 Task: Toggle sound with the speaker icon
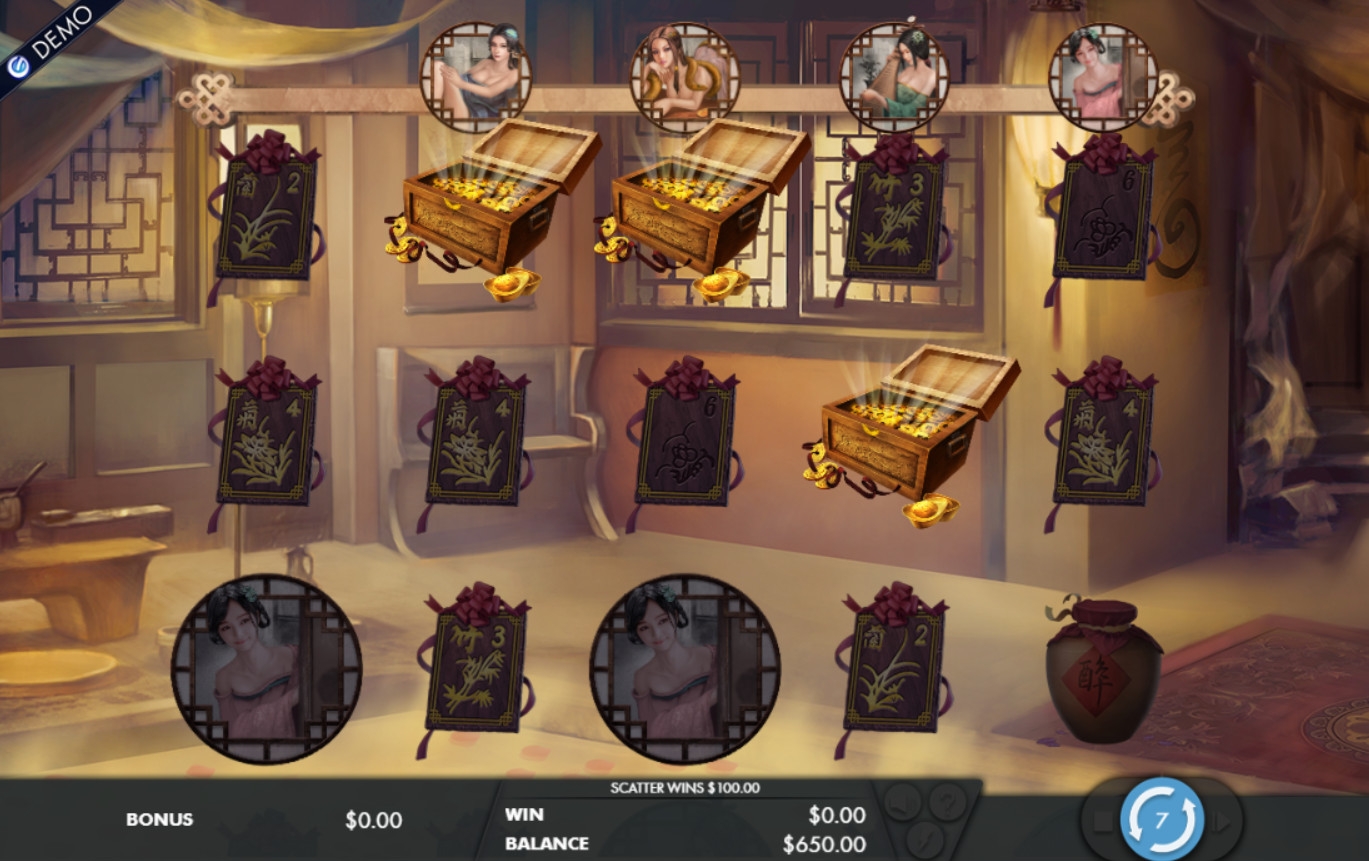click(x=903, y=801)
